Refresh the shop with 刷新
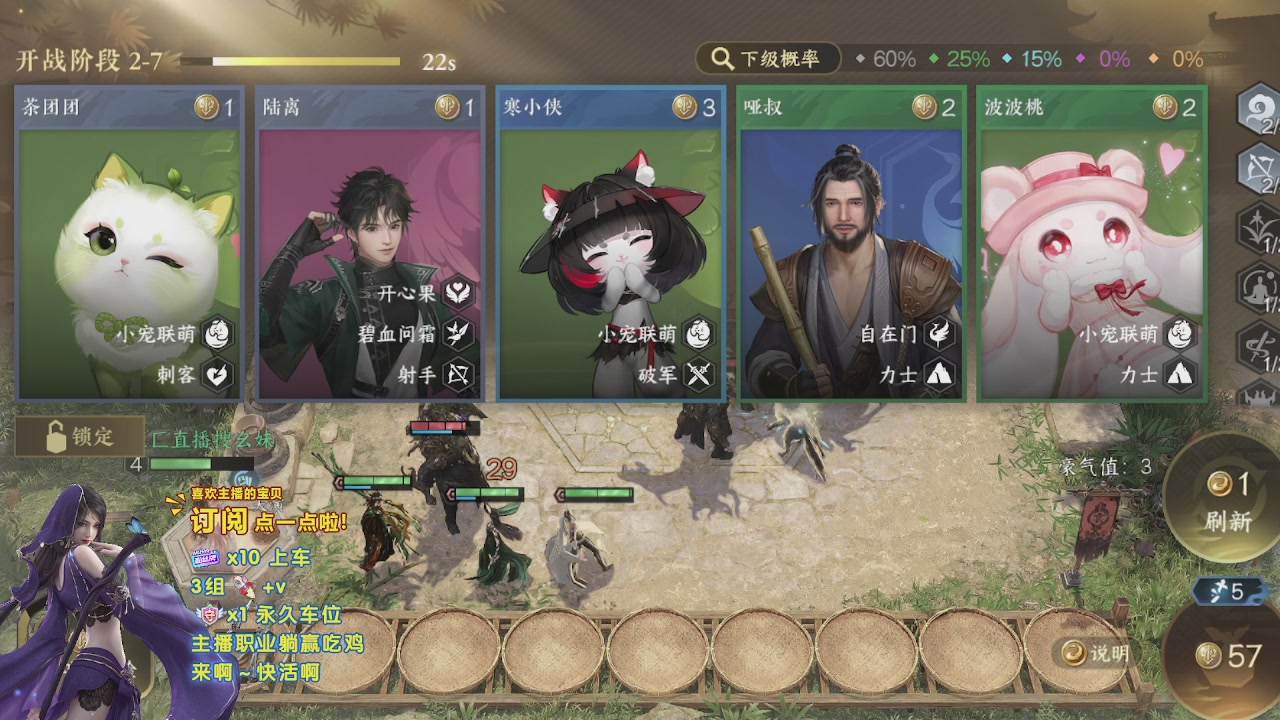The width and height of the screenshot is (1280, 720). 1227,500
